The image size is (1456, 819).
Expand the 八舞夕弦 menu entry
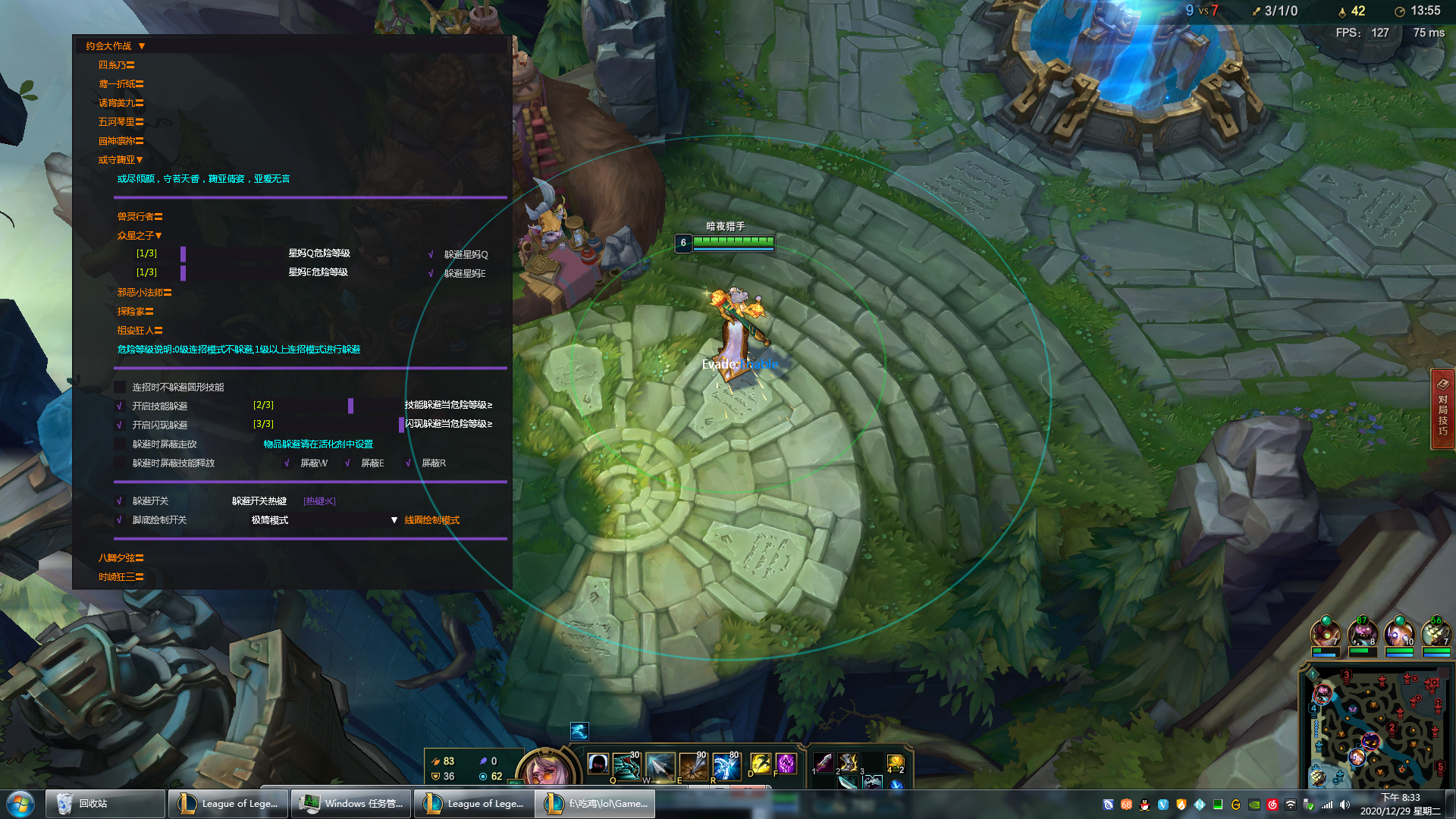121,558
